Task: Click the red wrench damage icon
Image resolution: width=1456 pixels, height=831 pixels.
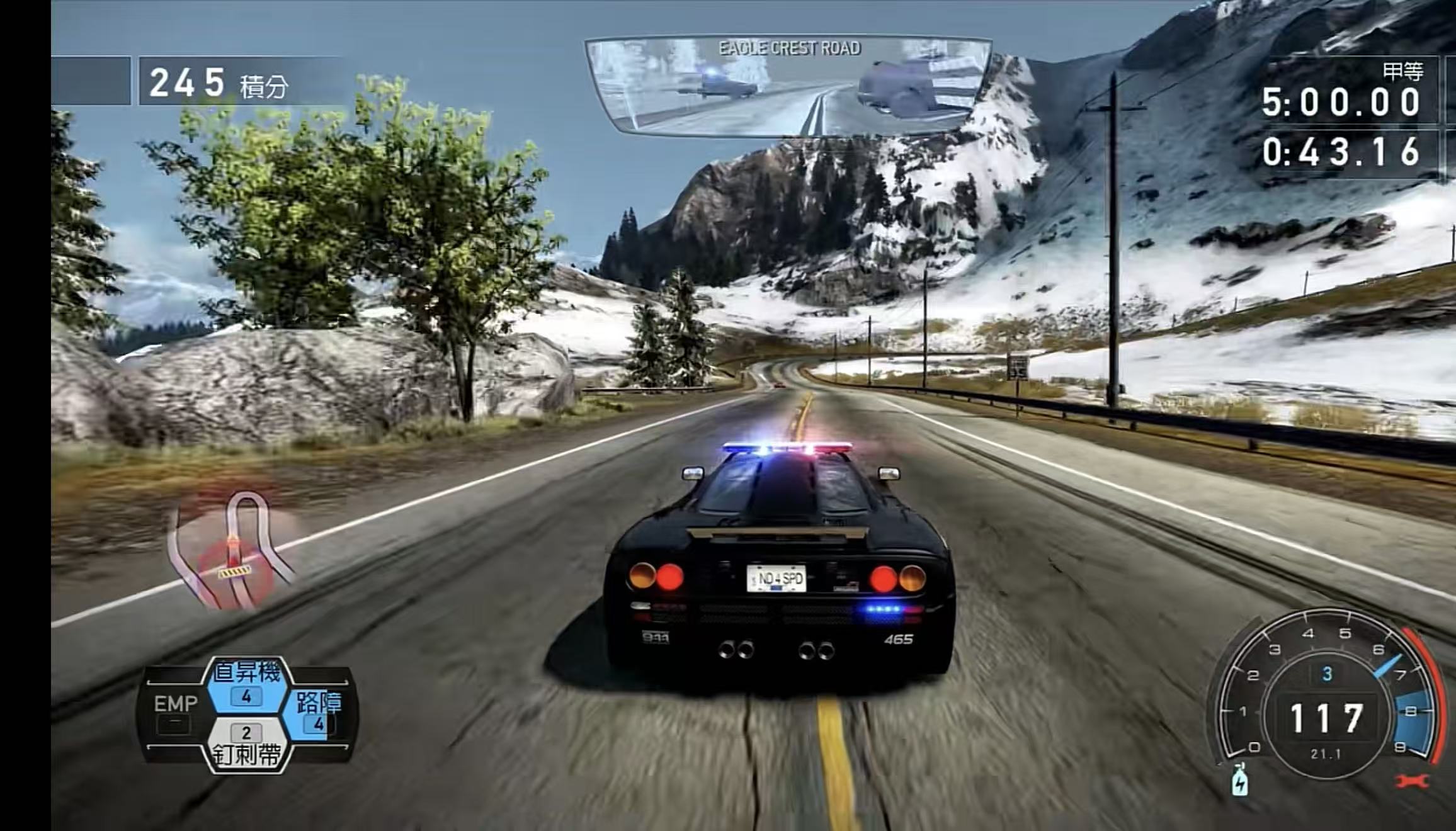Action: click(x=1412, y=781)
